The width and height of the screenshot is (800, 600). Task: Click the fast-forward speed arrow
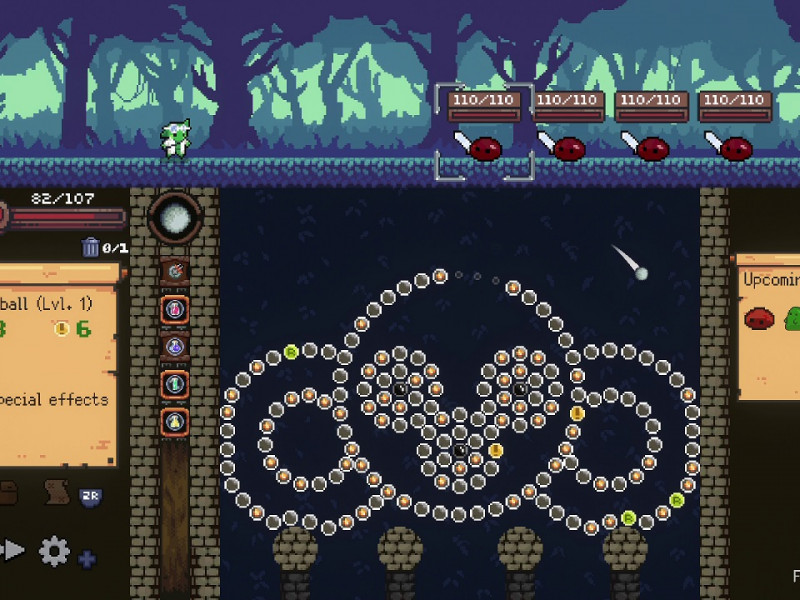click(x=12, y=549)
